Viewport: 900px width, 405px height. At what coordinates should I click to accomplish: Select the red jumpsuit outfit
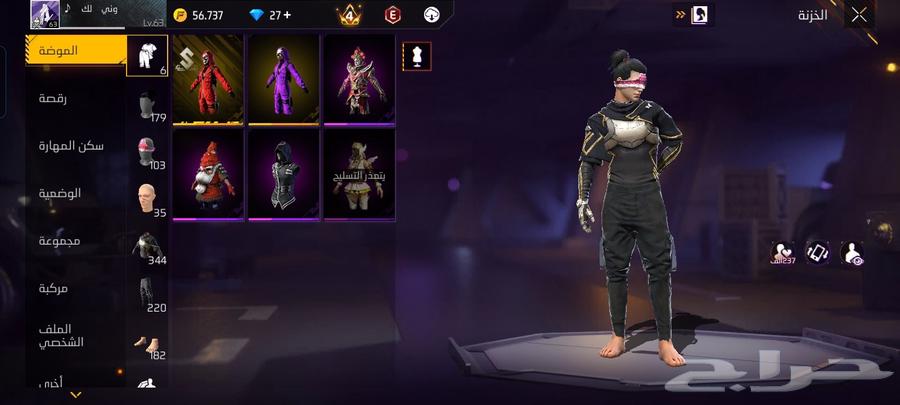(208, 80)
